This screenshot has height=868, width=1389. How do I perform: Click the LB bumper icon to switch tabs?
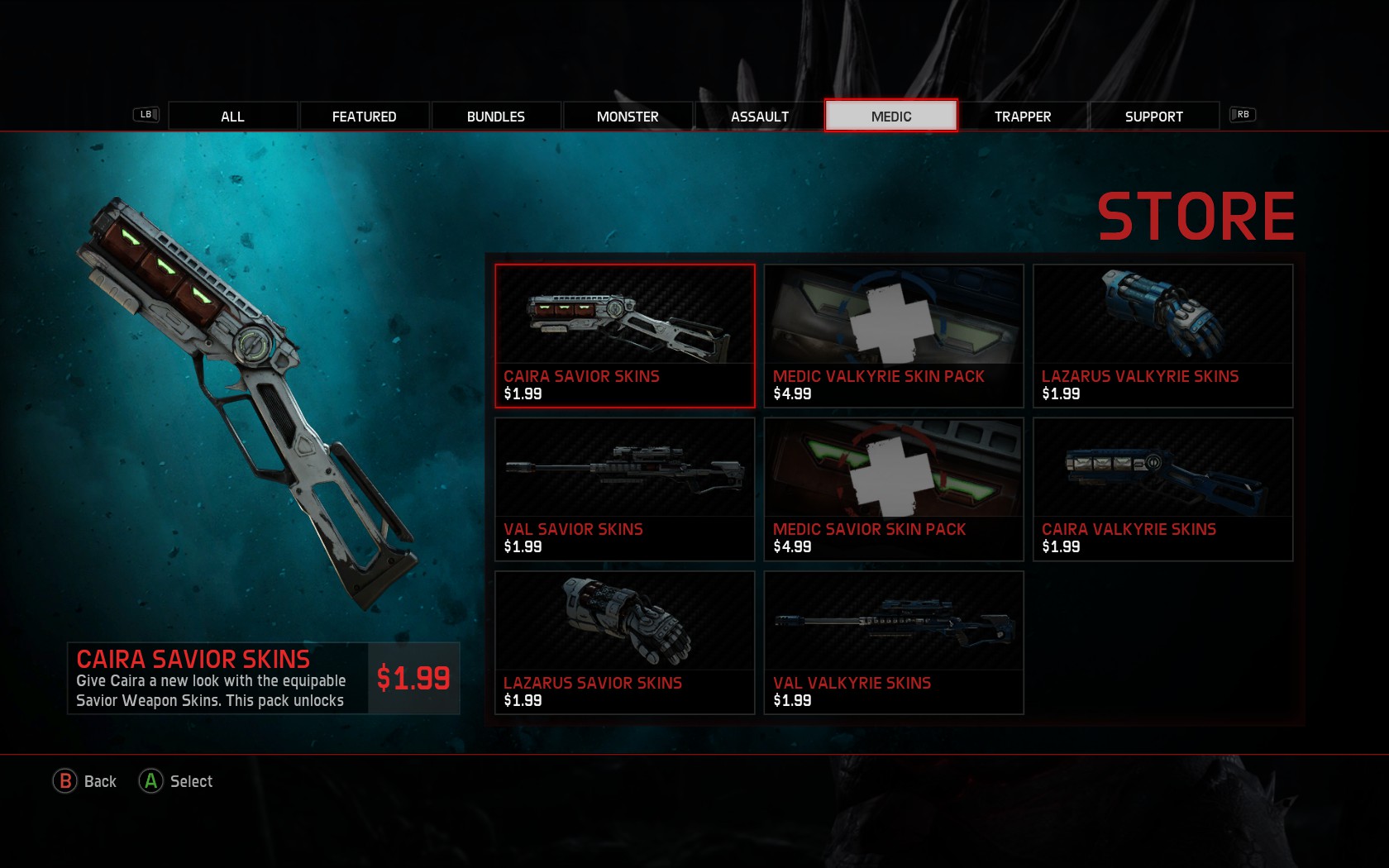click(x=145, y=115)
